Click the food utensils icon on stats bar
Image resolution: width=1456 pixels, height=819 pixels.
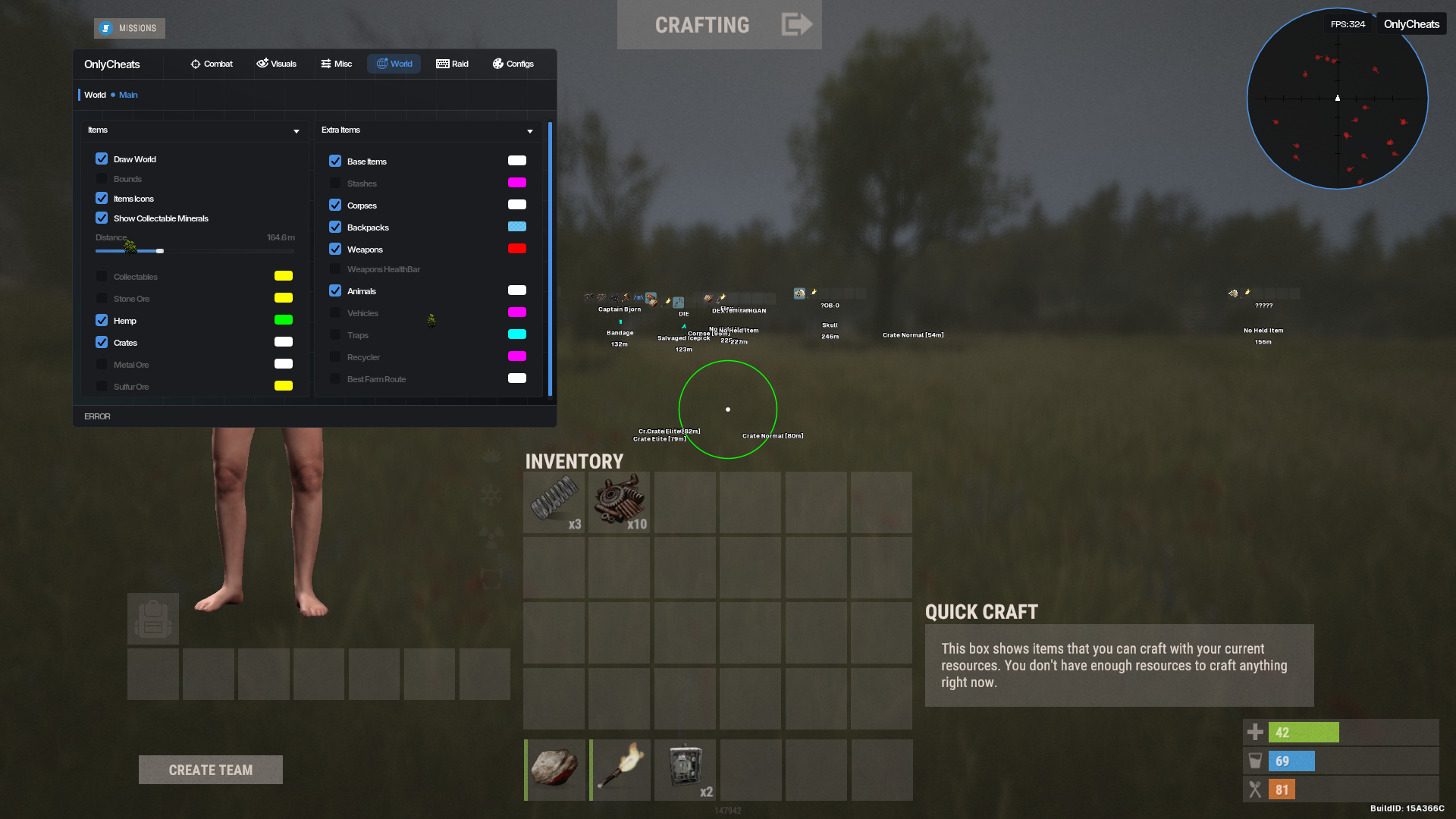tap(1255, 789)
